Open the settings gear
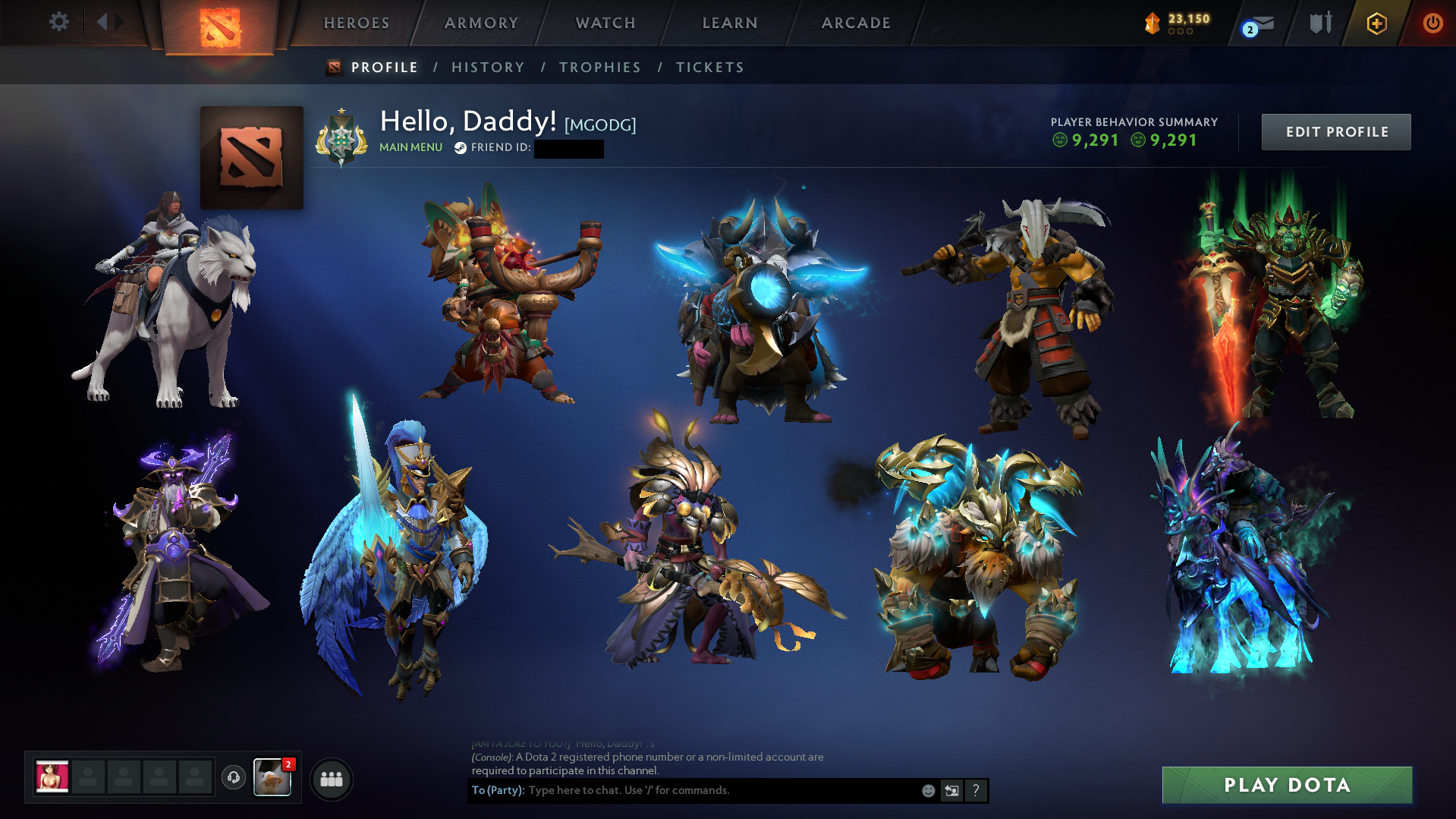The height and width of the screenshot is (819, 1456). tap(59, 22)
